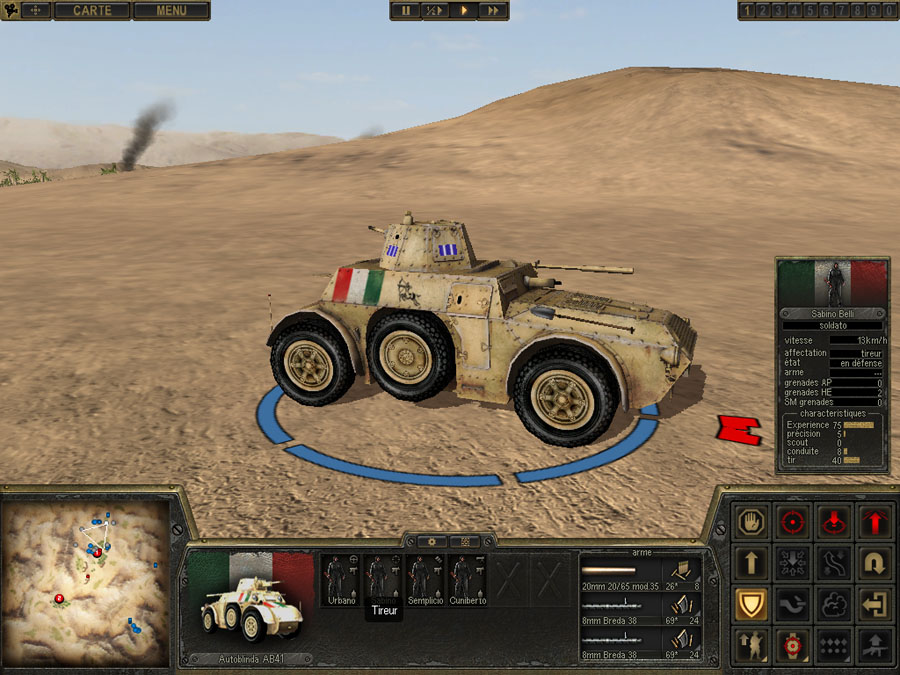The image size is (900, 675).
Task: Click the soldier with up arrow command
Action: point(750,646)
